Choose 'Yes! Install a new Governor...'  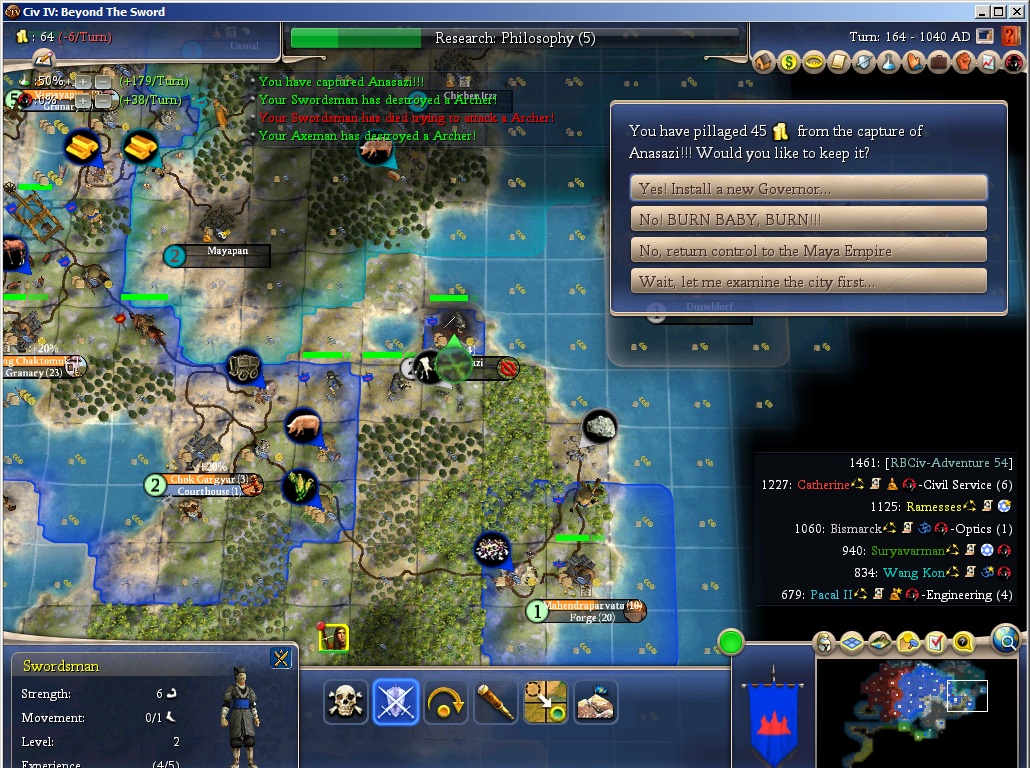808,188
